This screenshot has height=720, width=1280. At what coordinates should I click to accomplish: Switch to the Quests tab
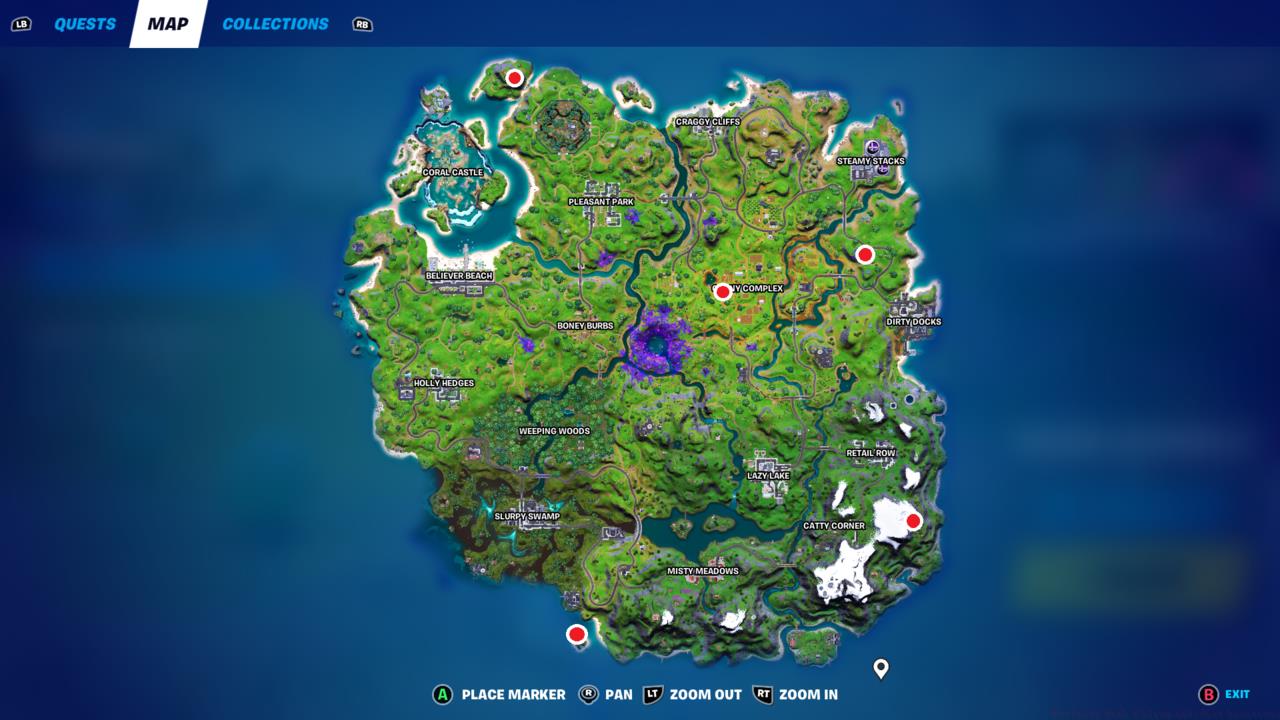[x=85, y=23]
